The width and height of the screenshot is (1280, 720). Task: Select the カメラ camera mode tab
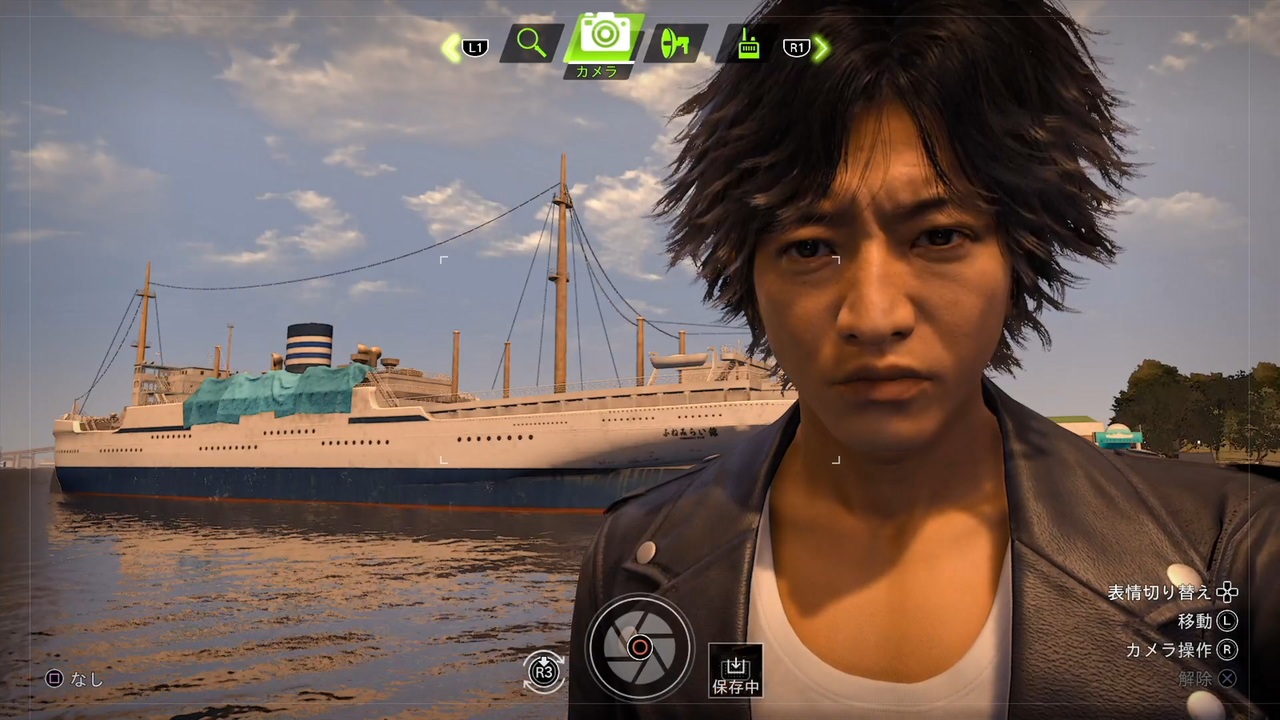(x=604, y=38)
